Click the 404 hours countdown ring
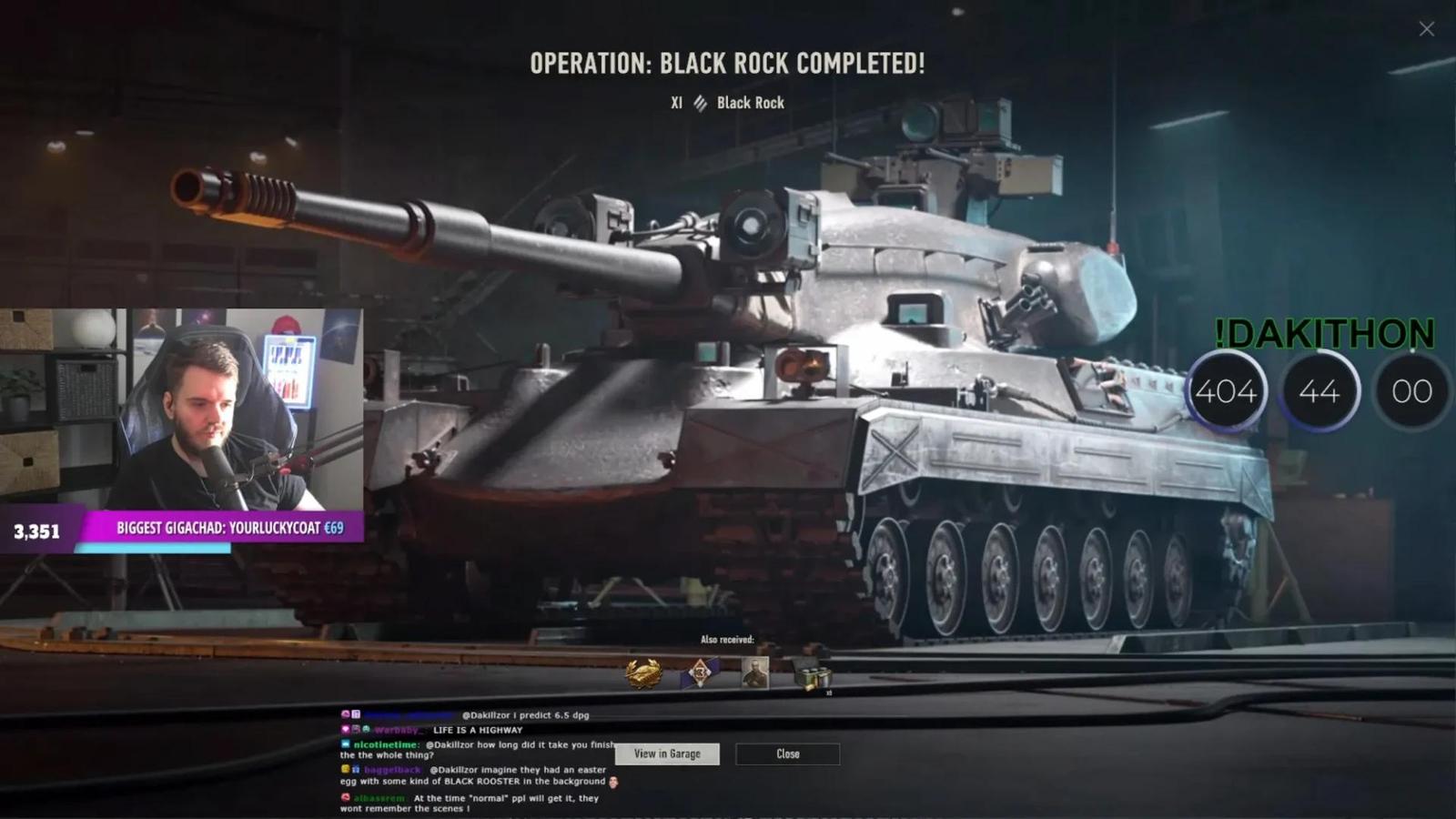Image resolution: width=1456 pixels, height=819 pixels. click(1226, 390)
